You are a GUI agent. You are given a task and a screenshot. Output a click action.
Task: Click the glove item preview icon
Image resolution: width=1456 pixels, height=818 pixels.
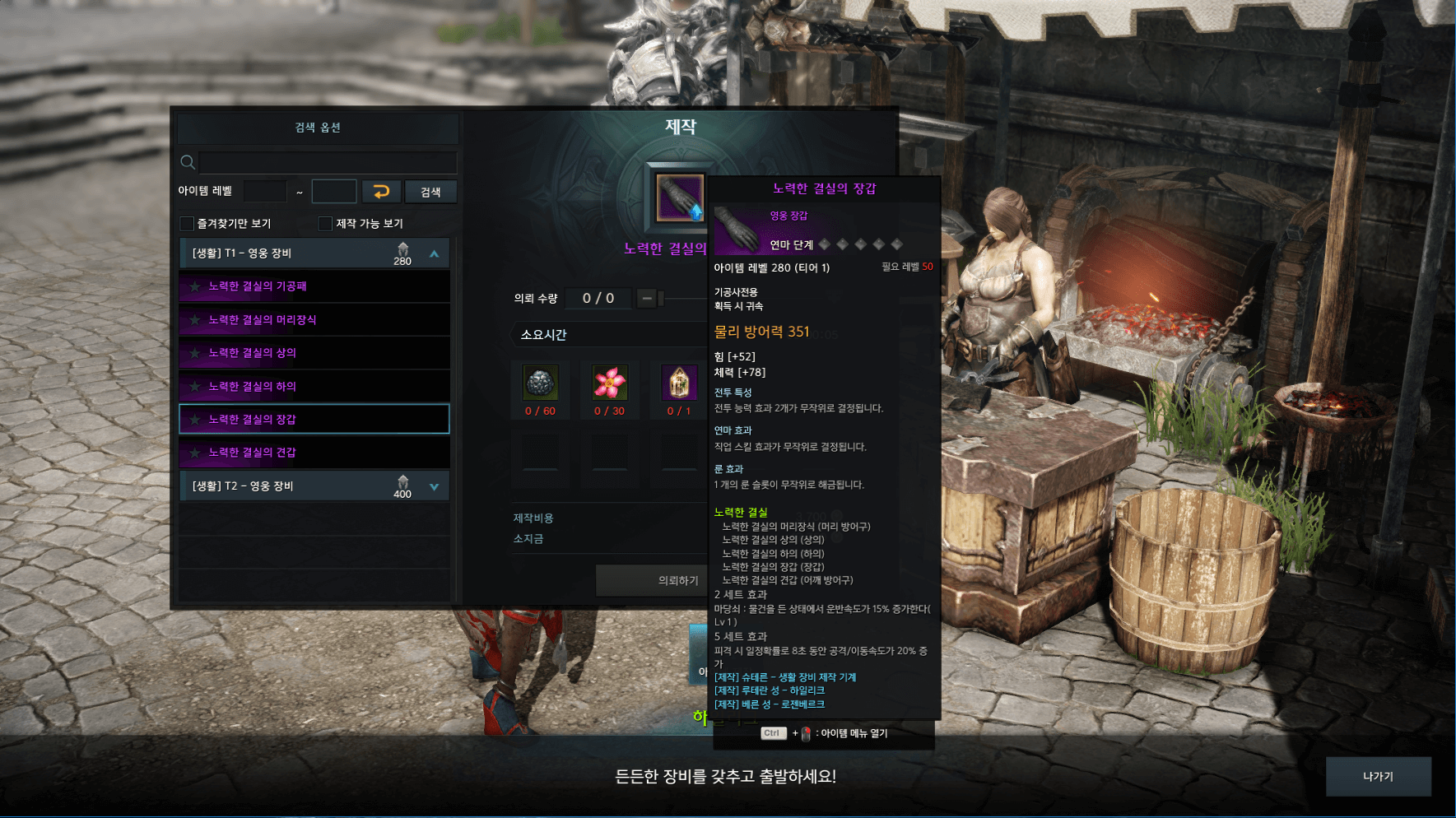[679, 198]
